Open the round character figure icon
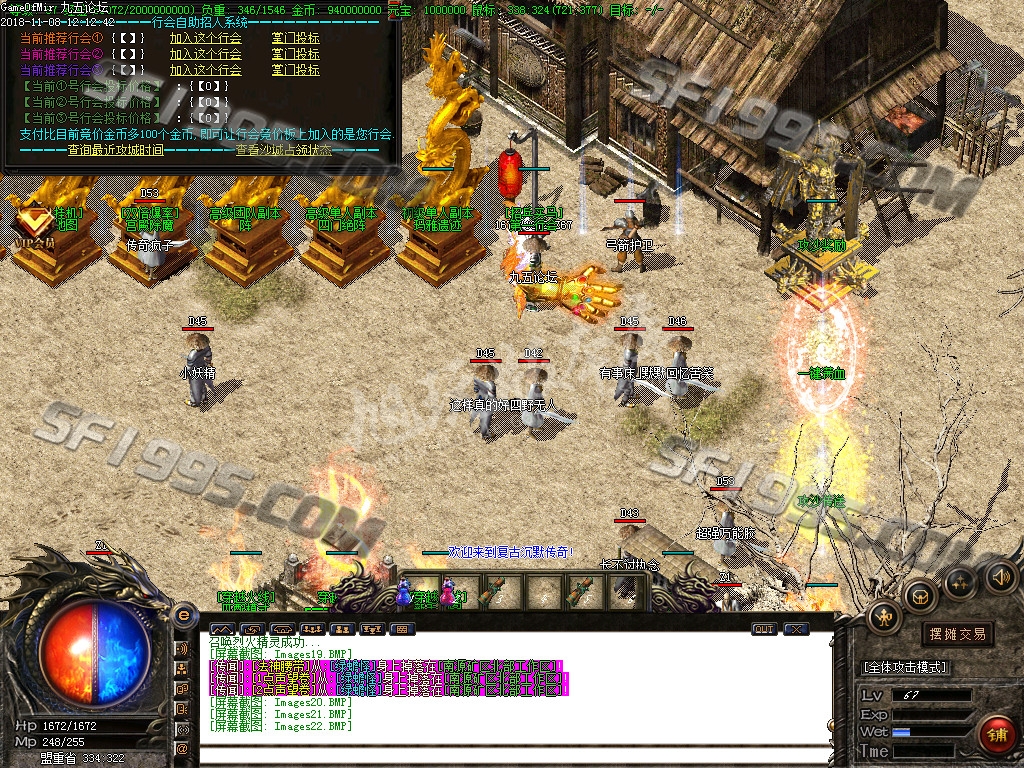Screen dimensions: 1024x768 click(x=885, y=616)
